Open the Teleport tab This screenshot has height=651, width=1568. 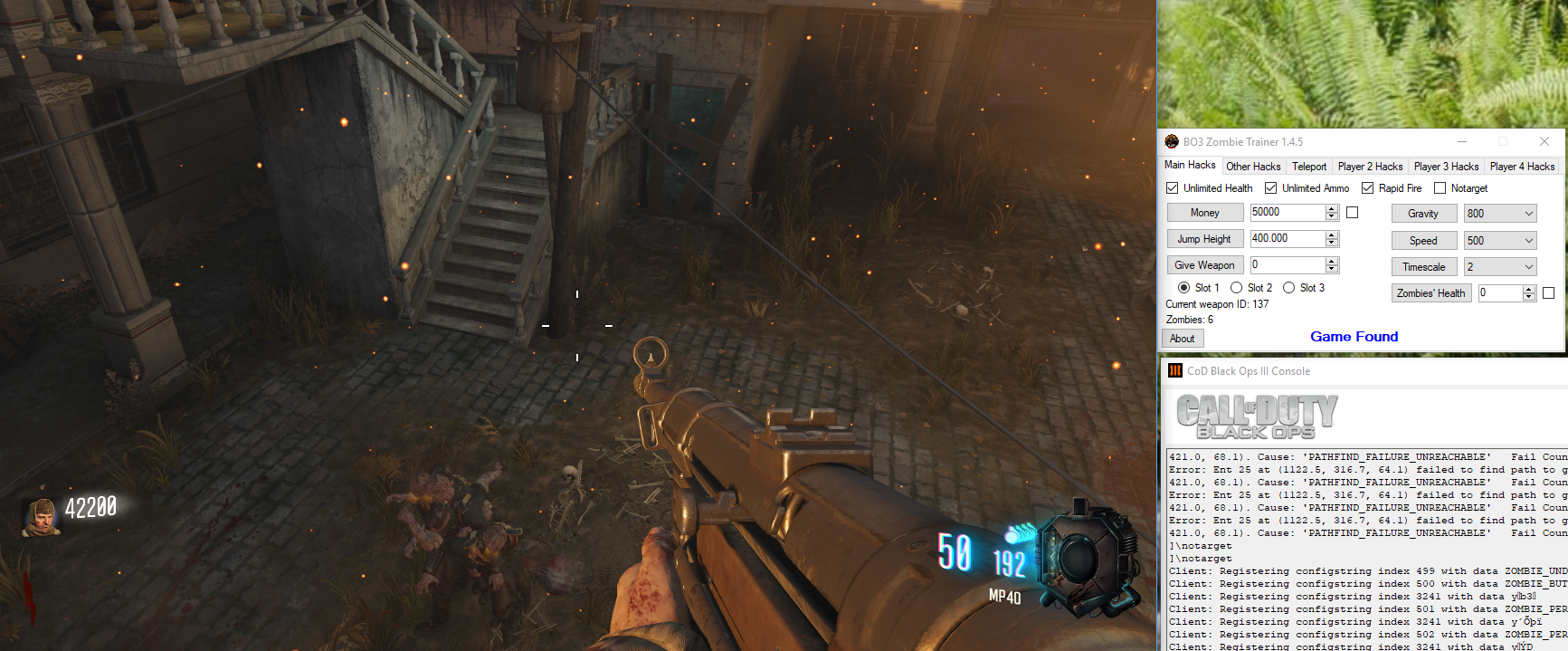1309,167
